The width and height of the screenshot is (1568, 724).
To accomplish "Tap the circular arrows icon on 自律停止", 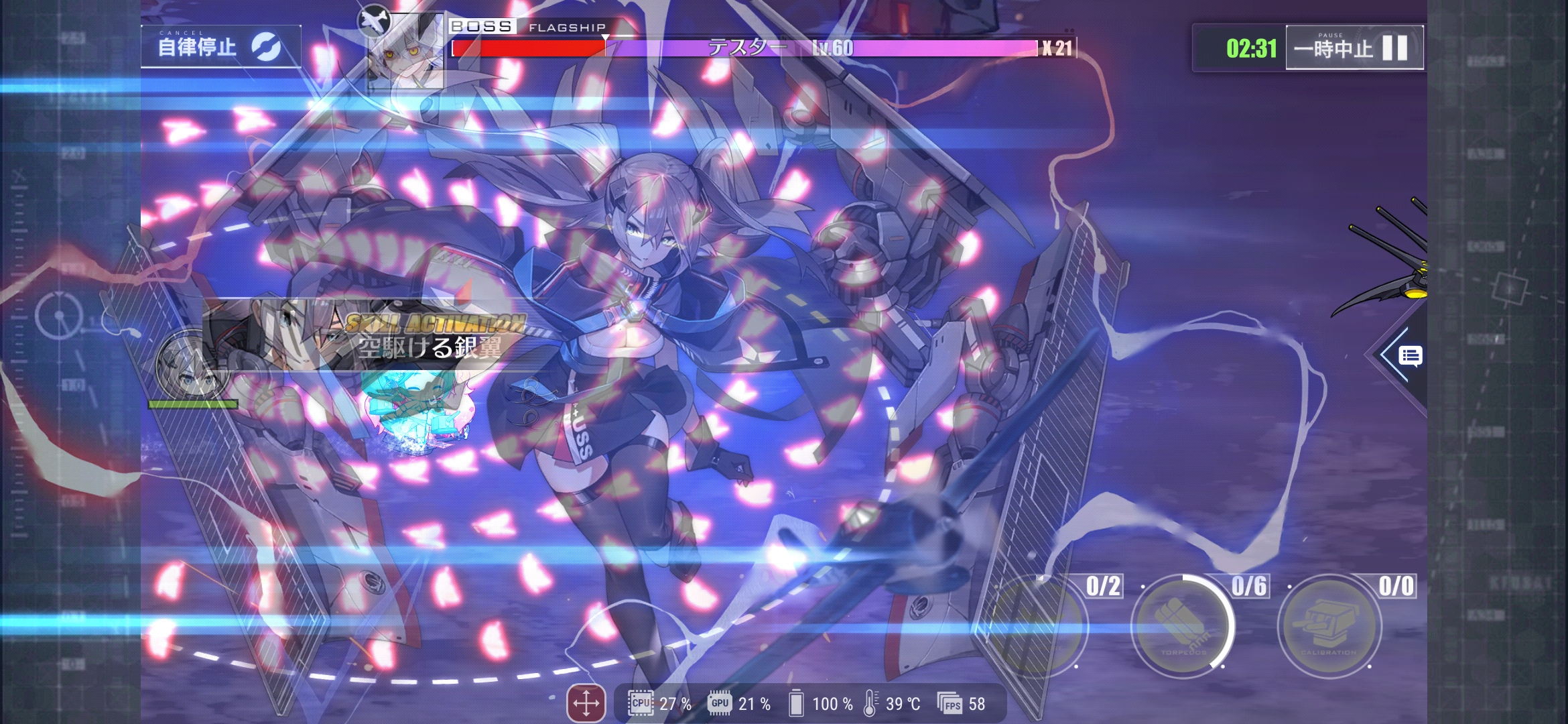I will pyautogui.click(x=267, y=48).
